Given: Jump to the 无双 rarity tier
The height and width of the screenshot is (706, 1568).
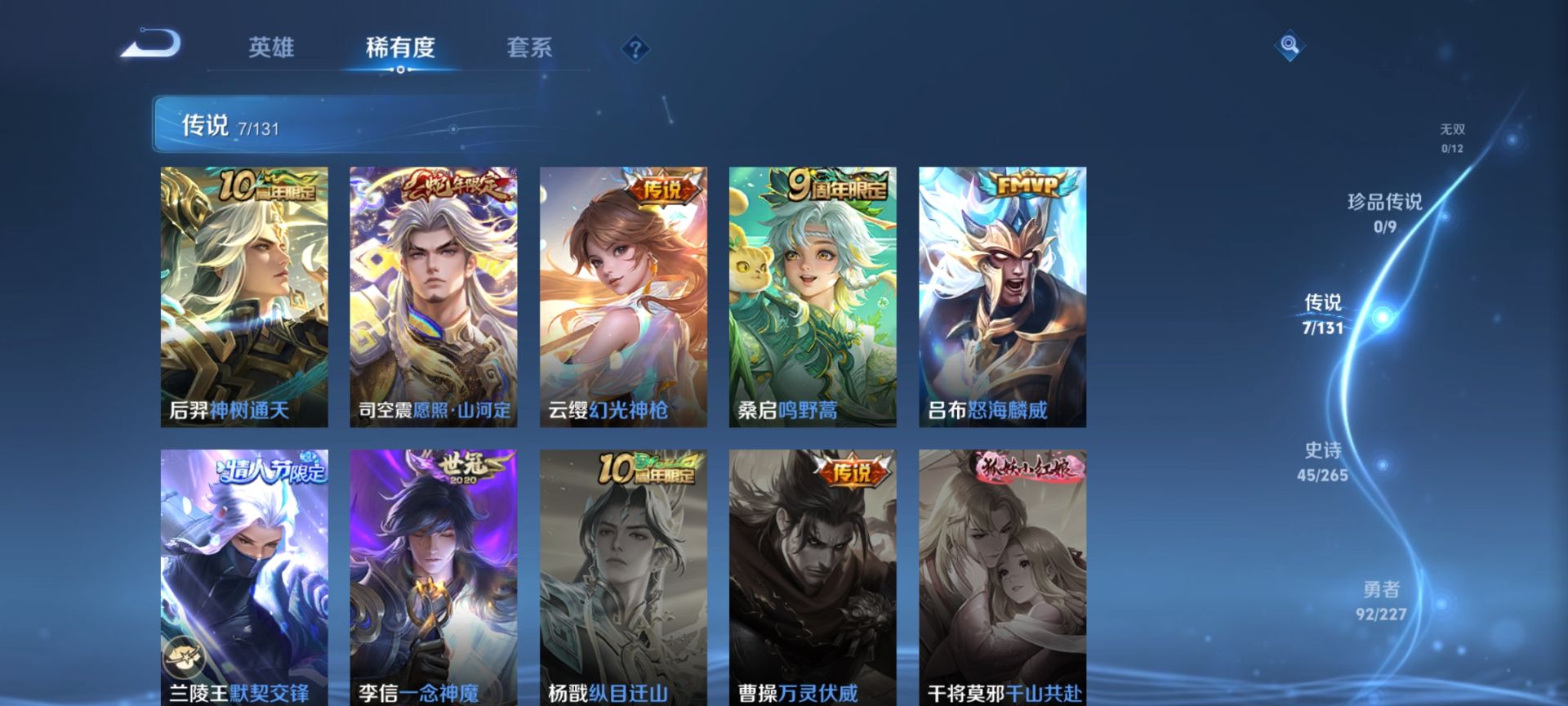Looking at the screenshot, I should point(1452,137).
